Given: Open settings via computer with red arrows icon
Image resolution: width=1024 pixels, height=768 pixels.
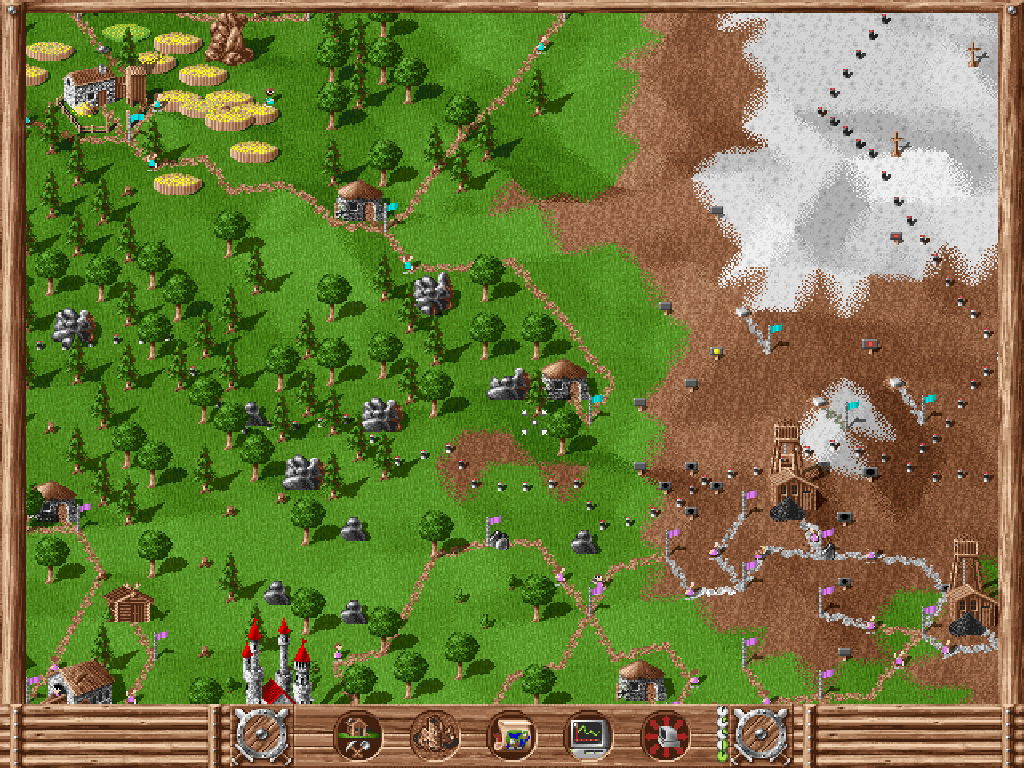Looking at the screenshot, I should coord(665,736).
